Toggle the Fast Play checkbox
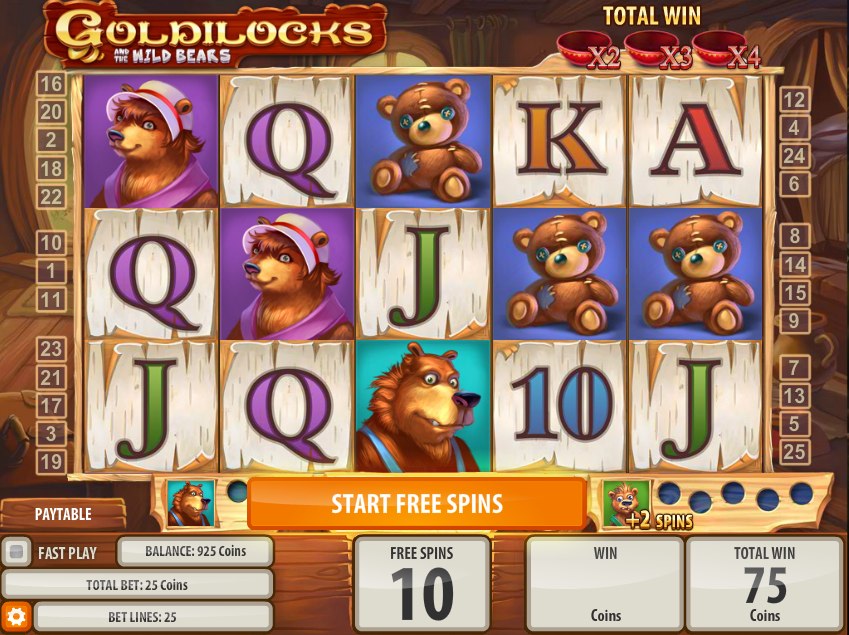The image size is (849, 635). (x=17, y=552)
